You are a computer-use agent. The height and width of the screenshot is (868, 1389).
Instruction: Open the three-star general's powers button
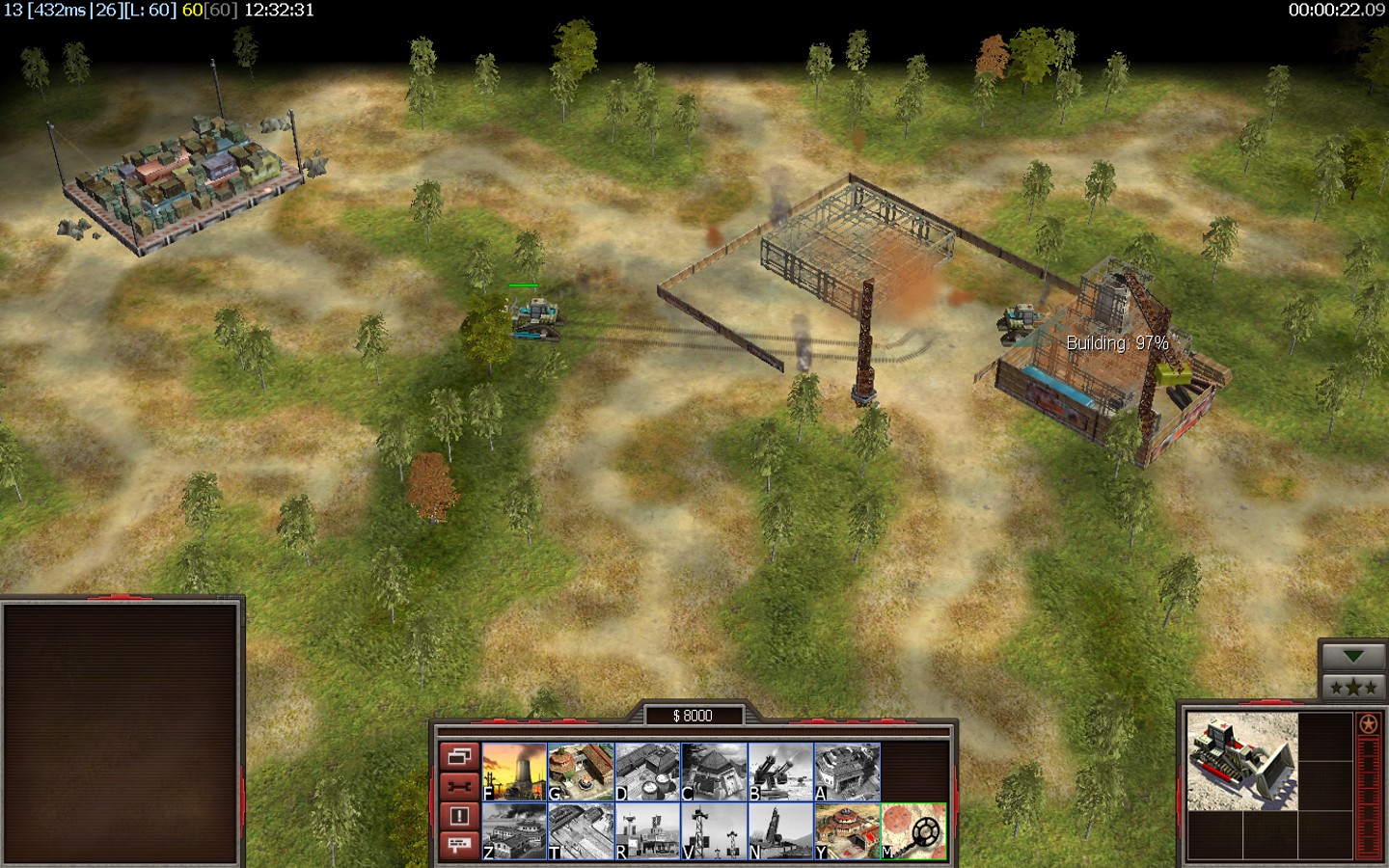1353,687
